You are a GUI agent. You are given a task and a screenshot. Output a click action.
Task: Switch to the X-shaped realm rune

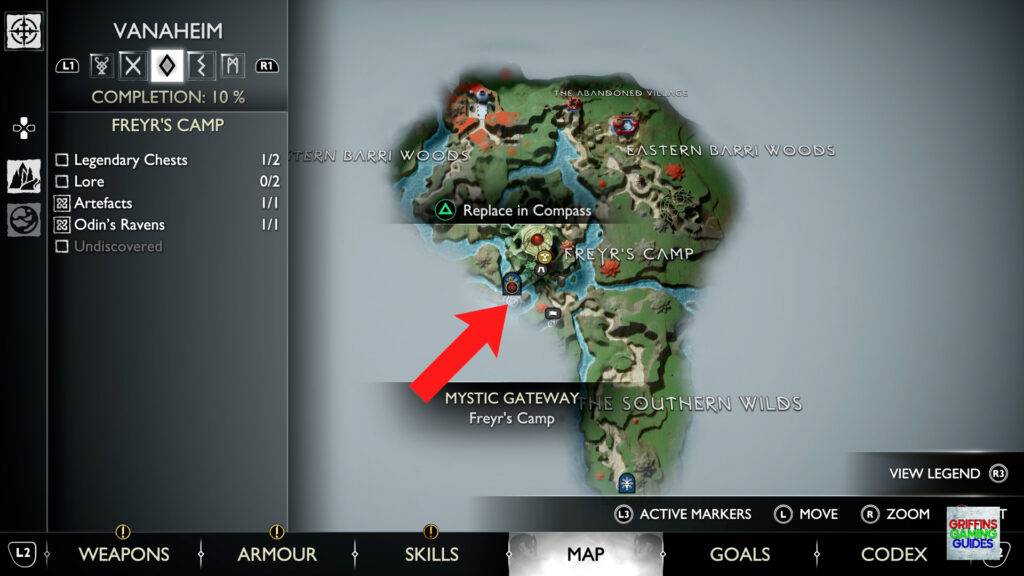133,66
